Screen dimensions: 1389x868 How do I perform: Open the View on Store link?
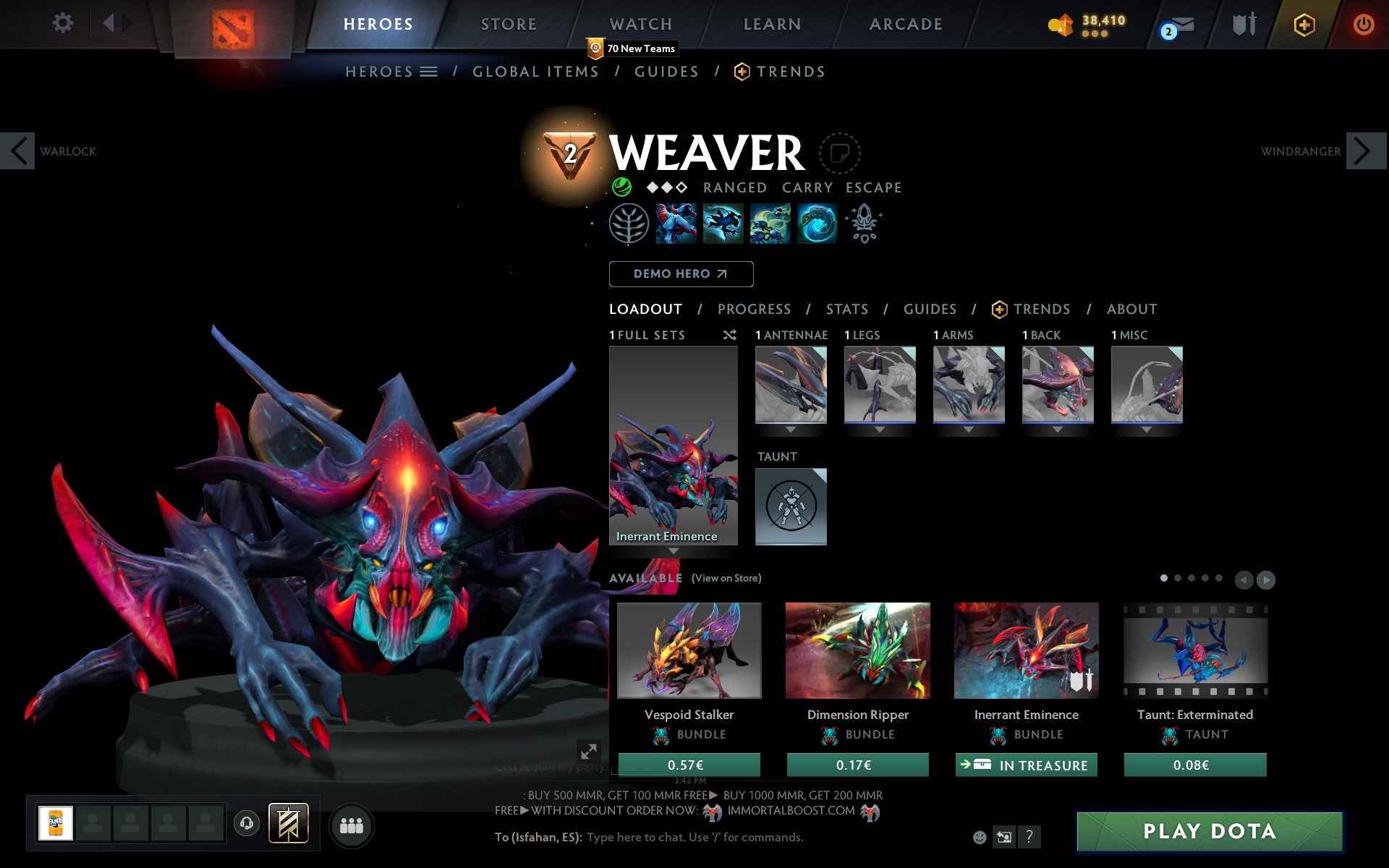(726, 578)
